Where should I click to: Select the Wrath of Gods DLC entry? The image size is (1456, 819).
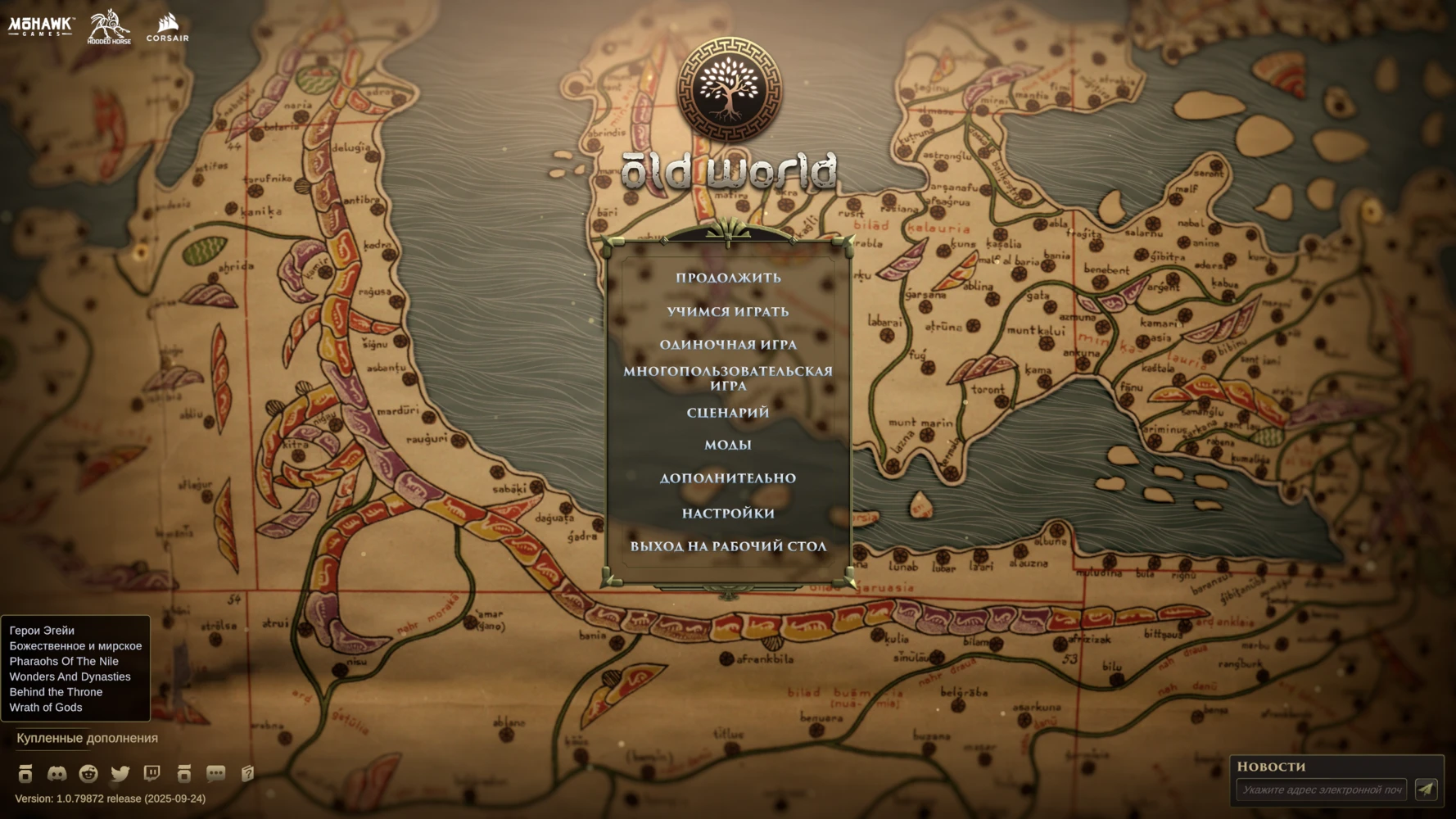(x=45, y=707)
